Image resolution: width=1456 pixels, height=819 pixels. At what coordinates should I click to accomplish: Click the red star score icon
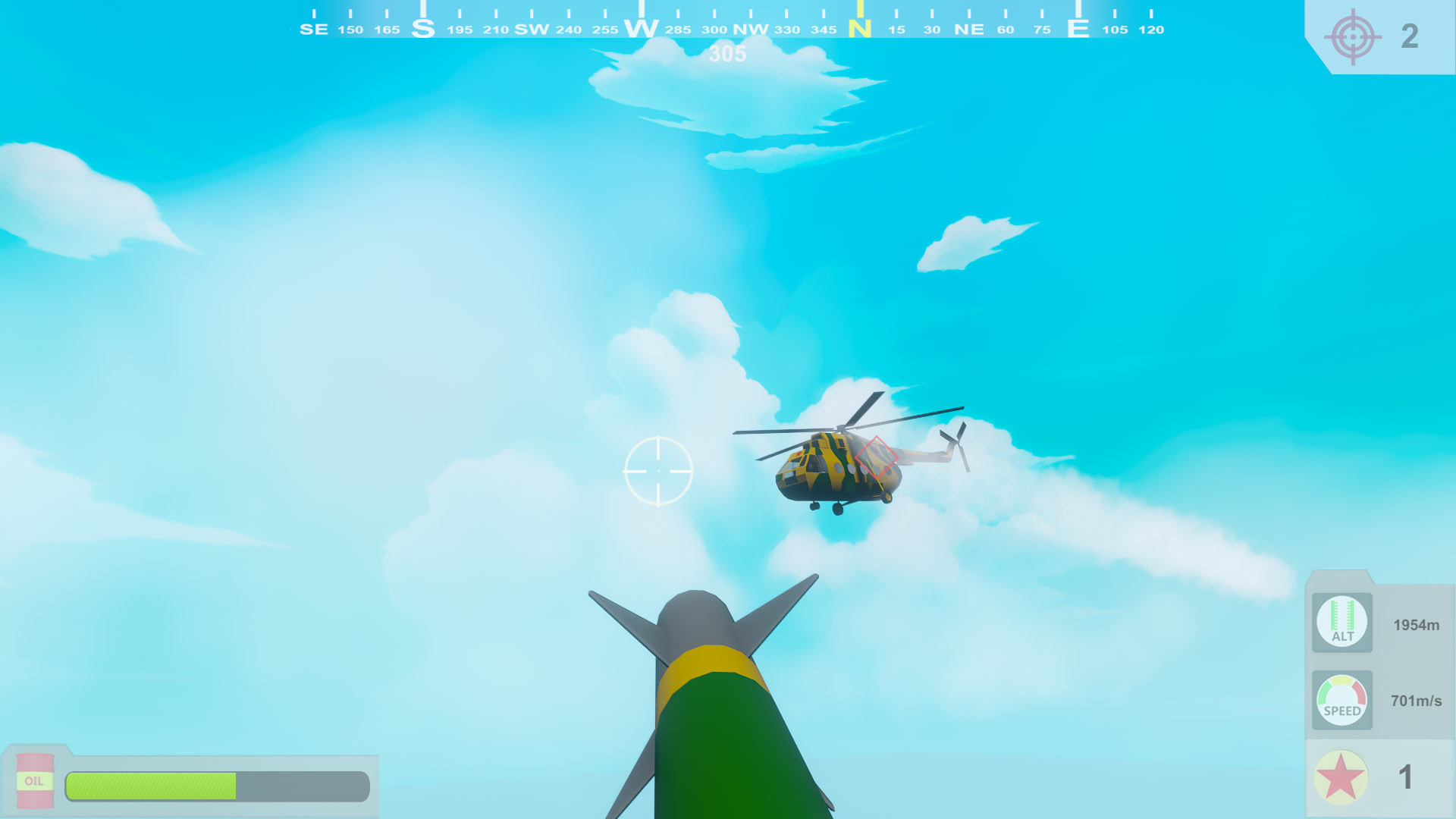[x=1341, y=776]
